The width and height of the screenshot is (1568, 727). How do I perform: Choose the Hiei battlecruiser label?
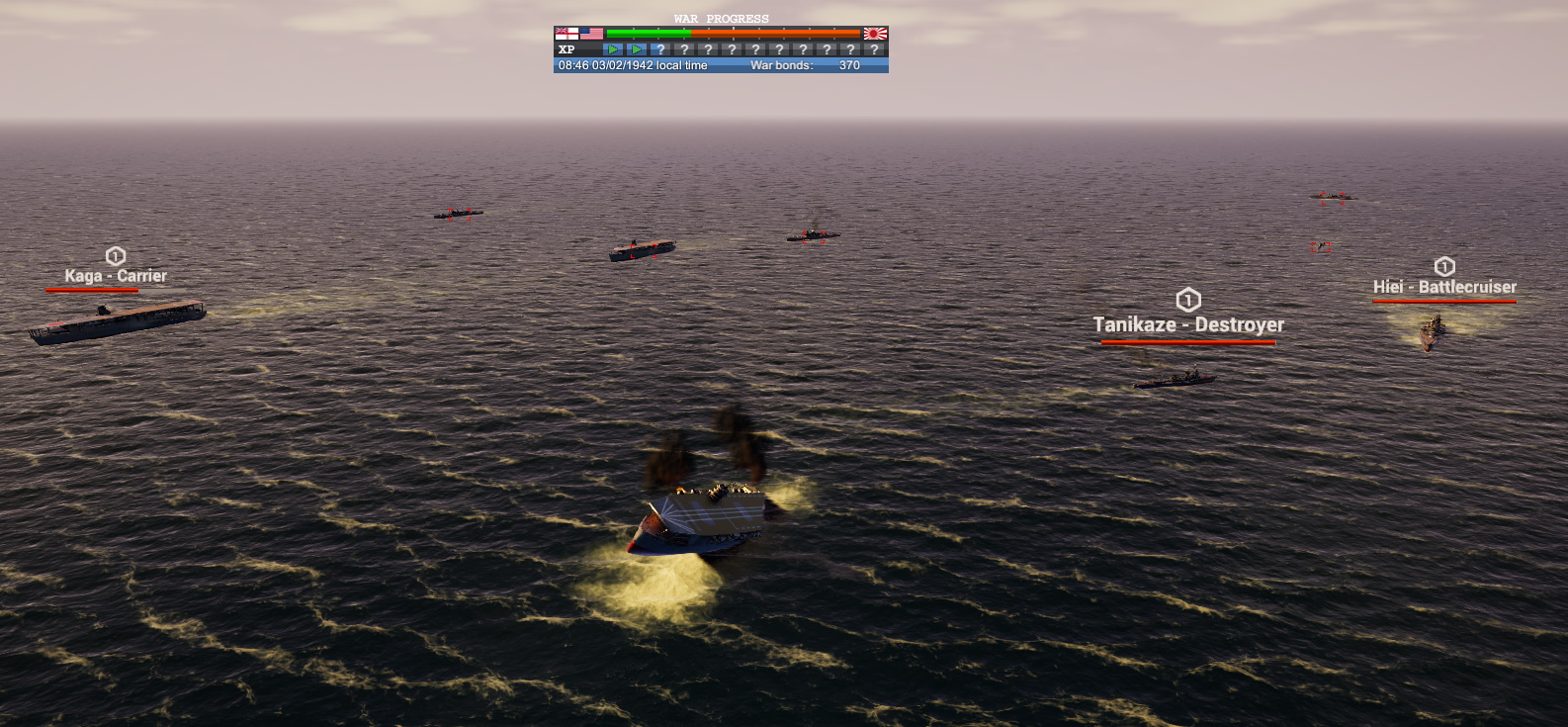tap(1444, 287)
